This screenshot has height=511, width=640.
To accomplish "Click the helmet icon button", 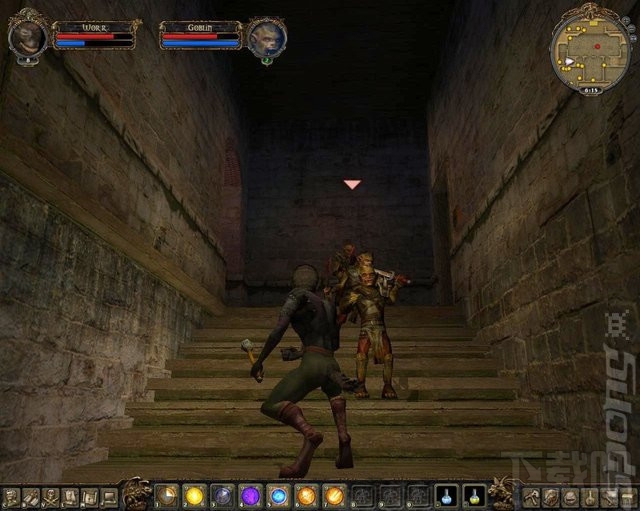I will [571, 497].
